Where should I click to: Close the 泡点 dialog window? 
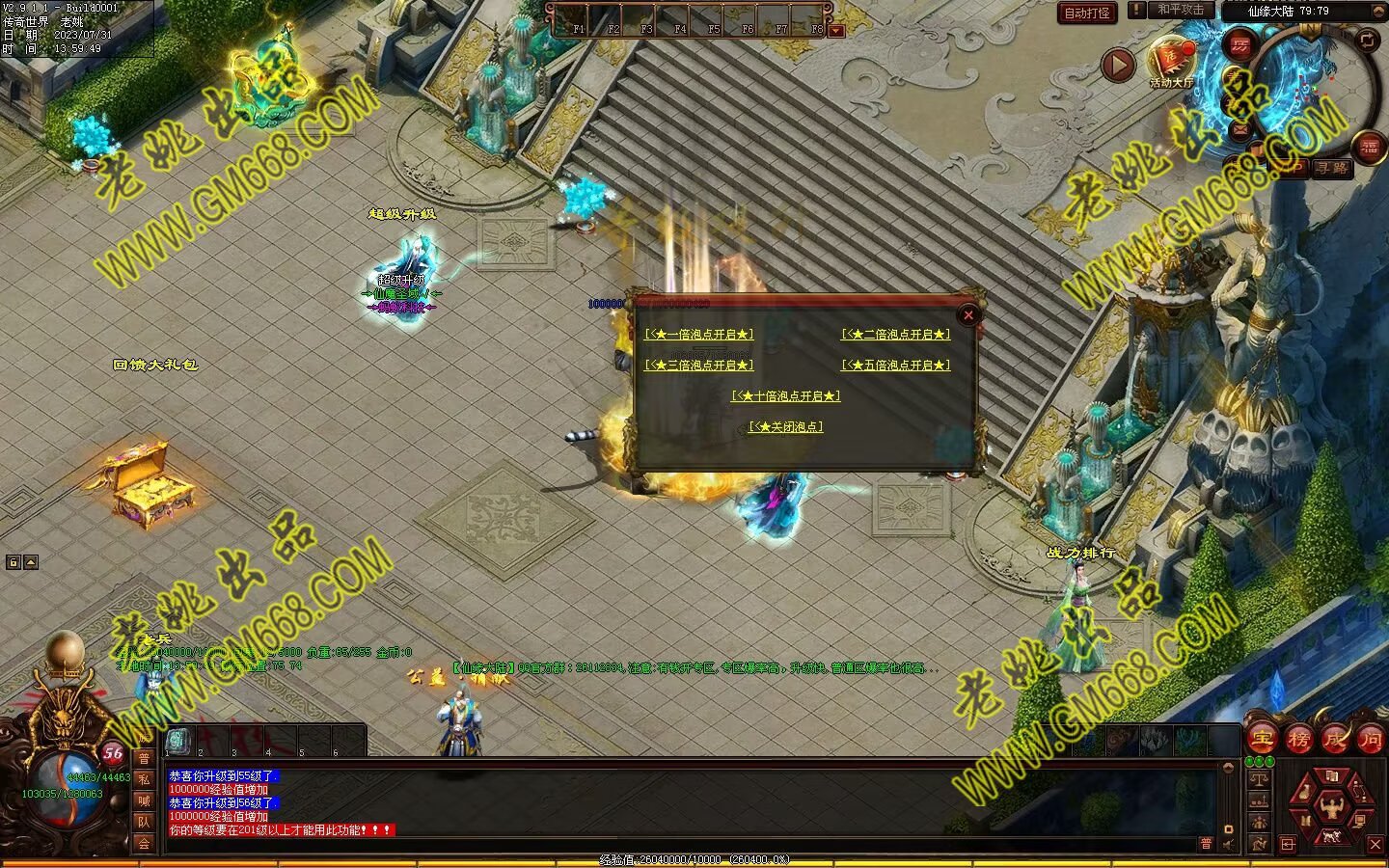968,314
